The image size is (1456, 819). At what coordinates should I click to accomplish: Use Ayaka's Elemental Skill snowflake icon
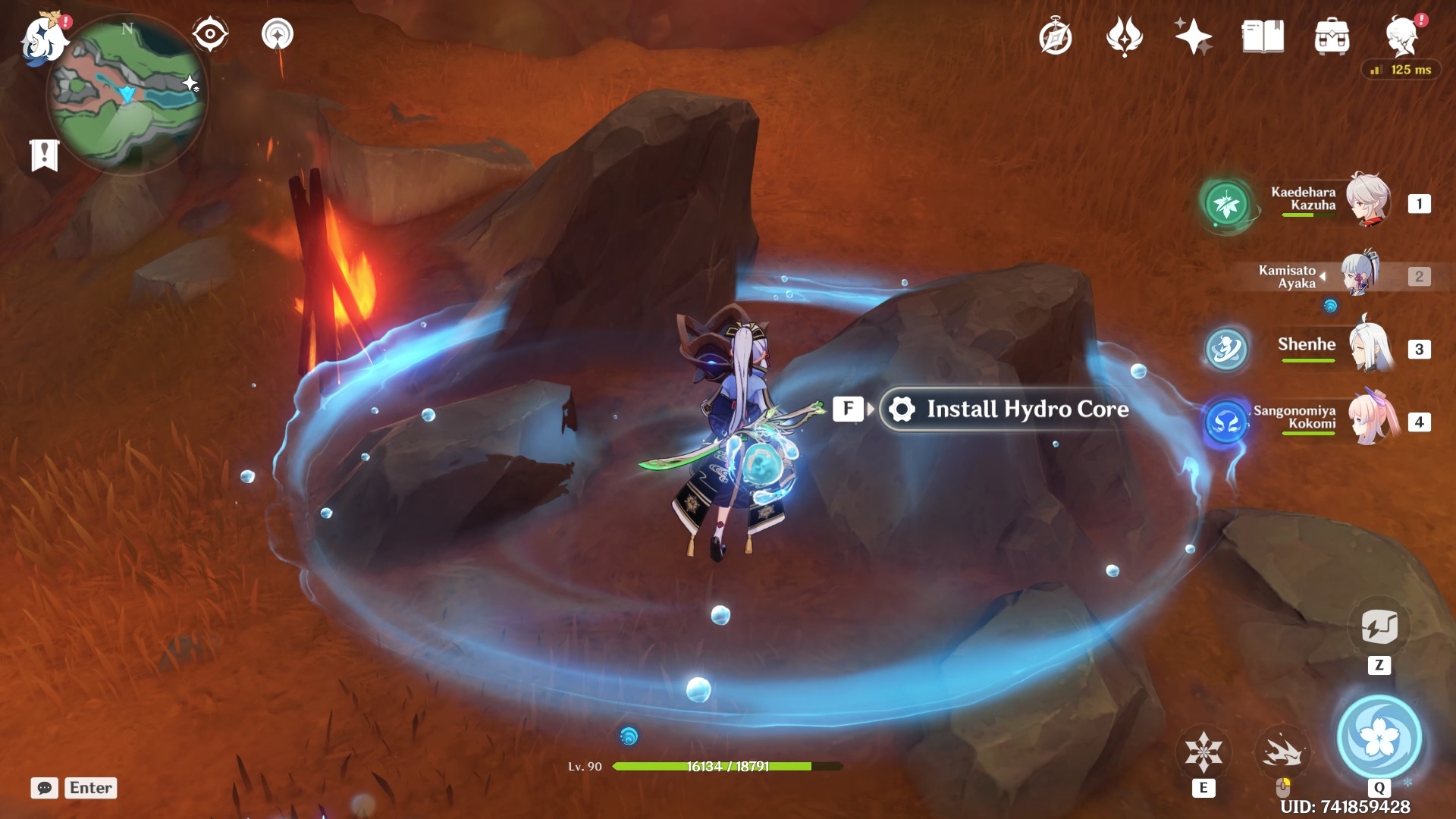[x=1203, y=752]
